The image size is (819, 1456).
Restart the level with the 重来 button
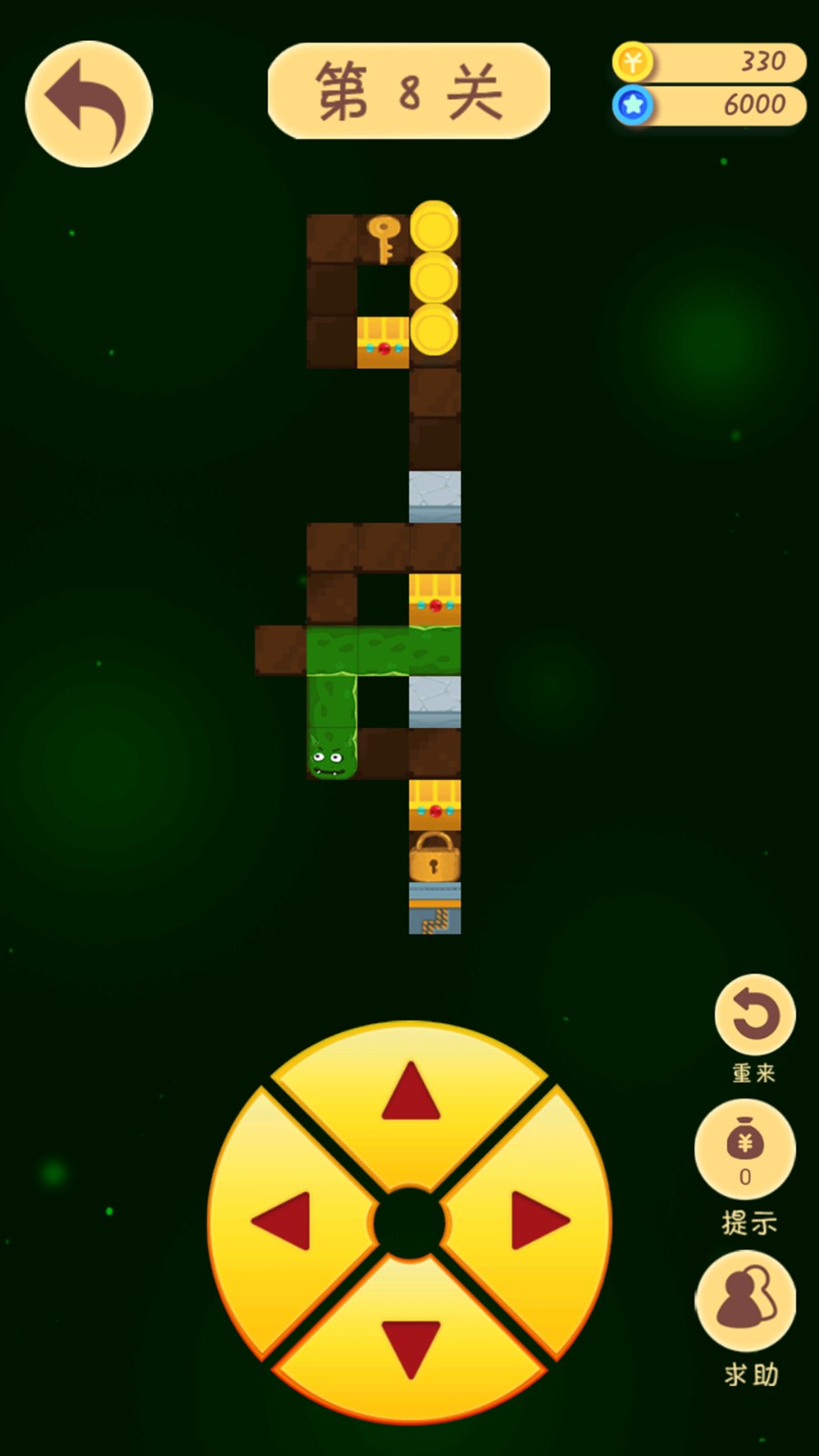(x=754, y=1016)
